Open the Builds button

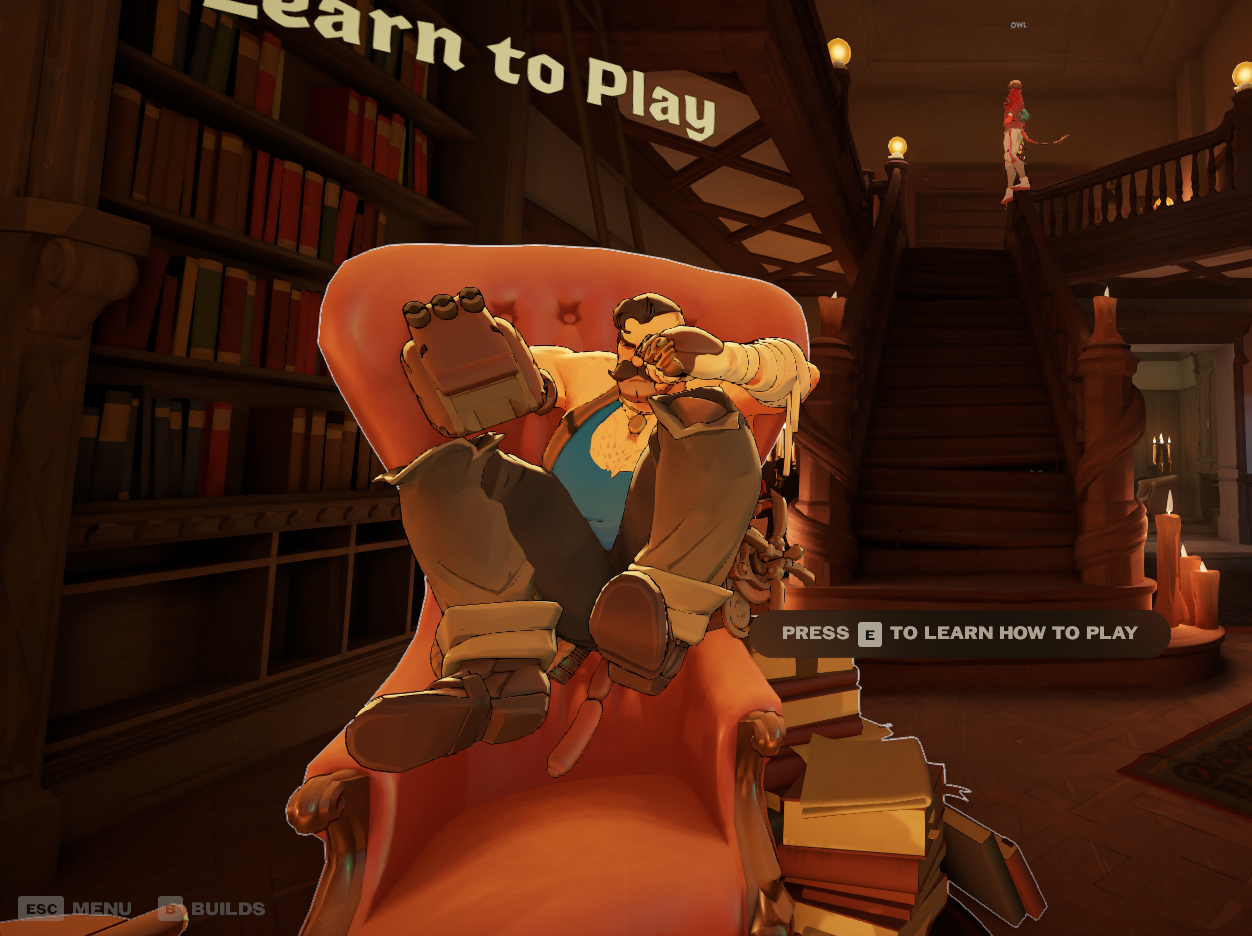point(212,909)
